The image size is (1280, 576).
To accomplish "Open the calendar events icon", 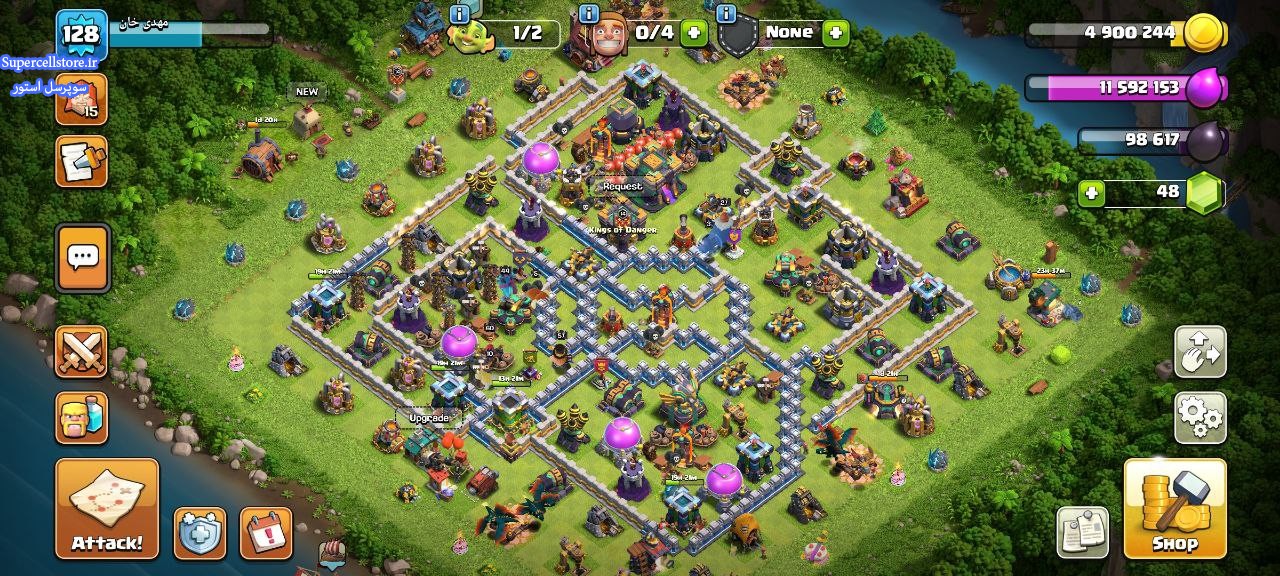I will click(266, 532).
